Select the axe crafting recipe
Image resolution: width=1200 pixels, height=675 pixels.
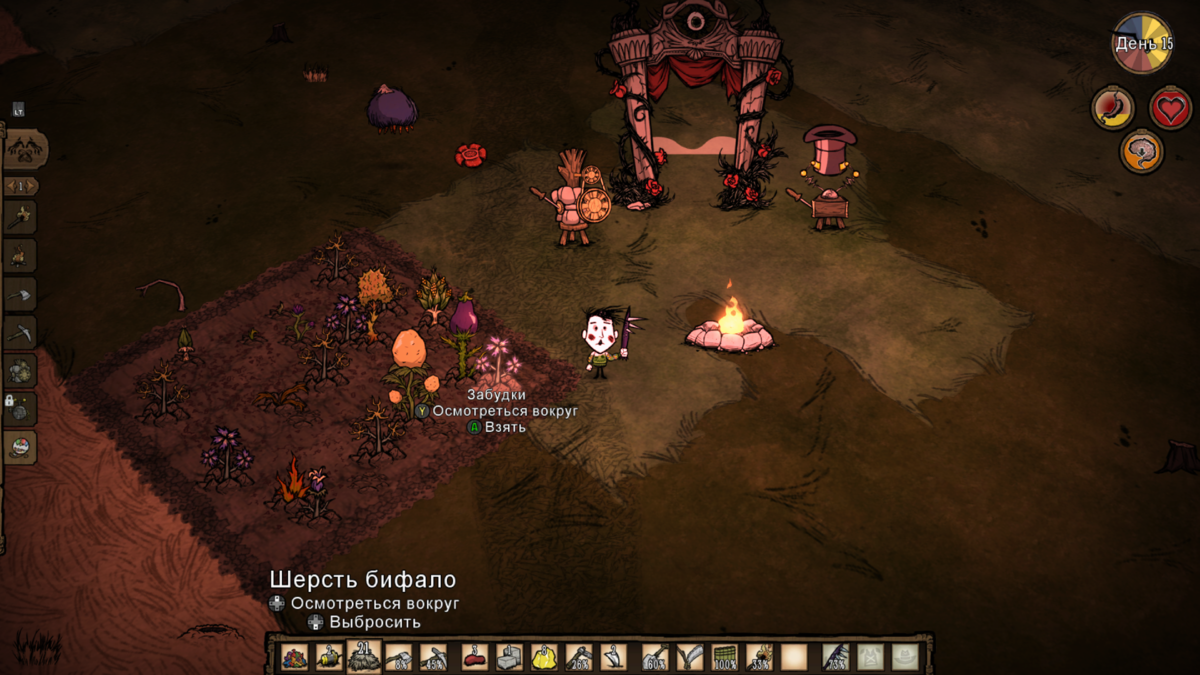pos(21,294)
